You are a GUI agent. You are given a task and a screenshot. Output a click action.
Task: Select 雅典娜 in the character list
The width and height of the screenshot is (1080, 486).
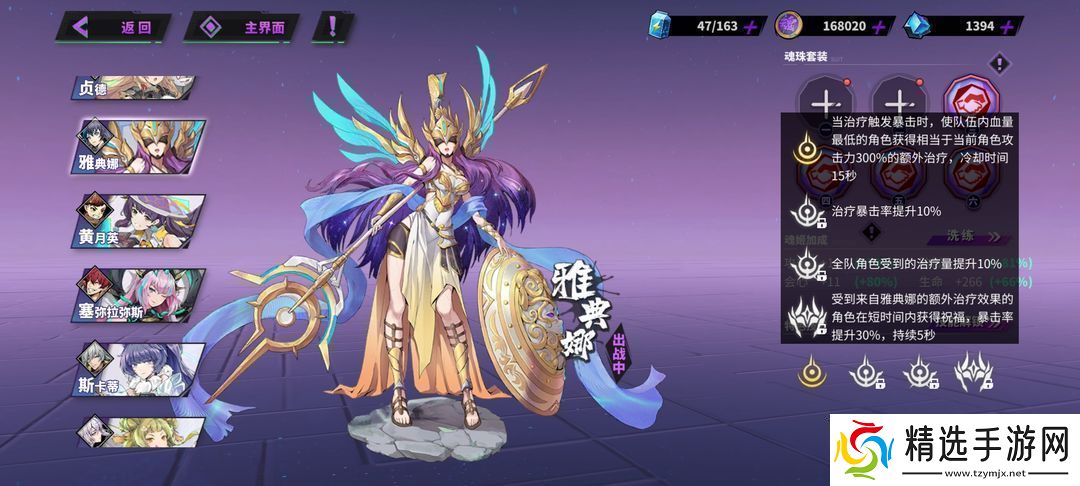pyautogui.click(x=140, y=148)
